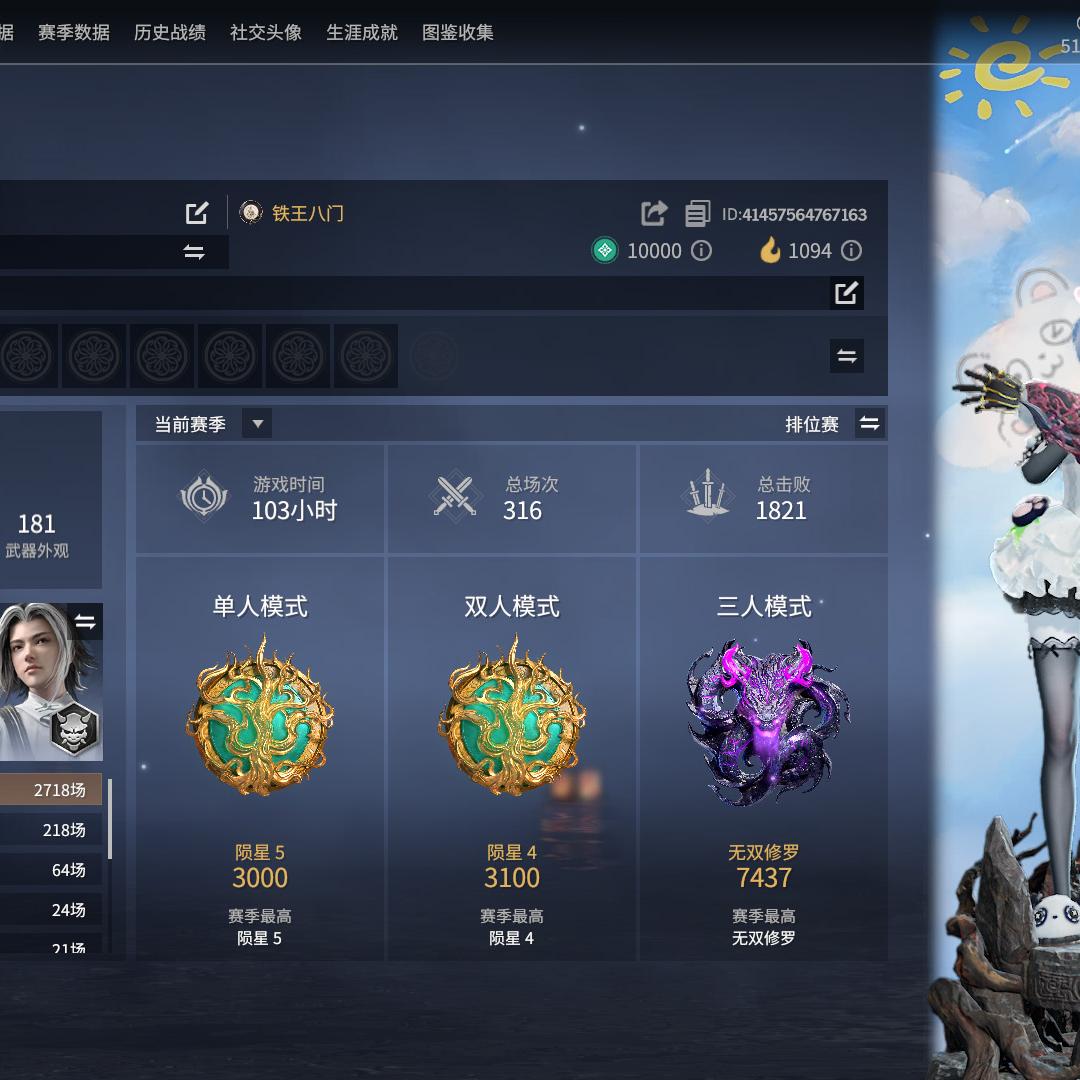The width and height of the screenshot is (1080, 1080).
Task: Swap the badge row using the arrows button
Action: pyautogui.click(x=847, y=356)
